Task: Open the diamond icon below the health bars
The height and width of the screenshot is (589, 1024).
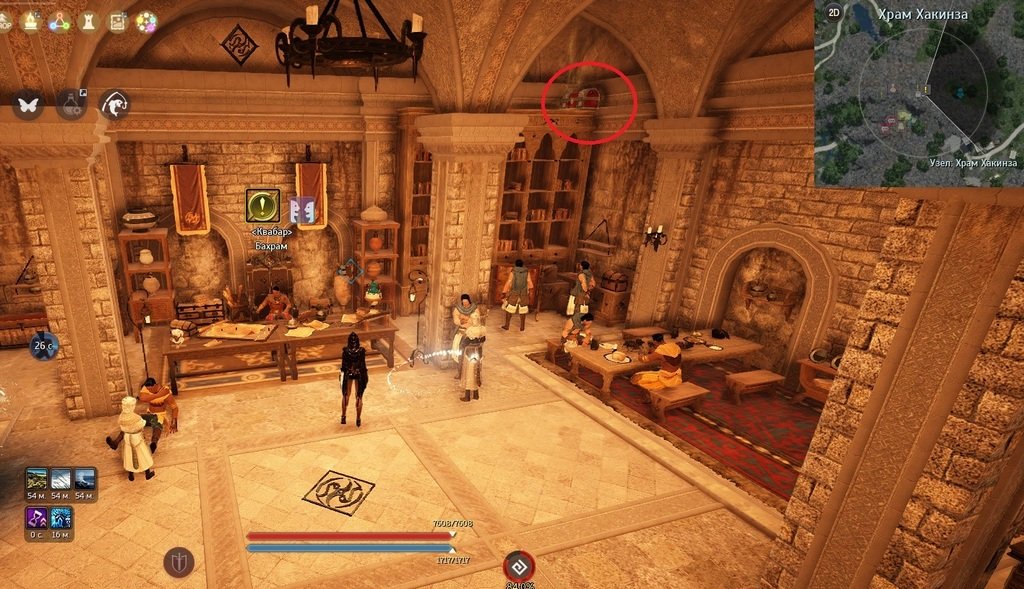Action: click(518, 566)
